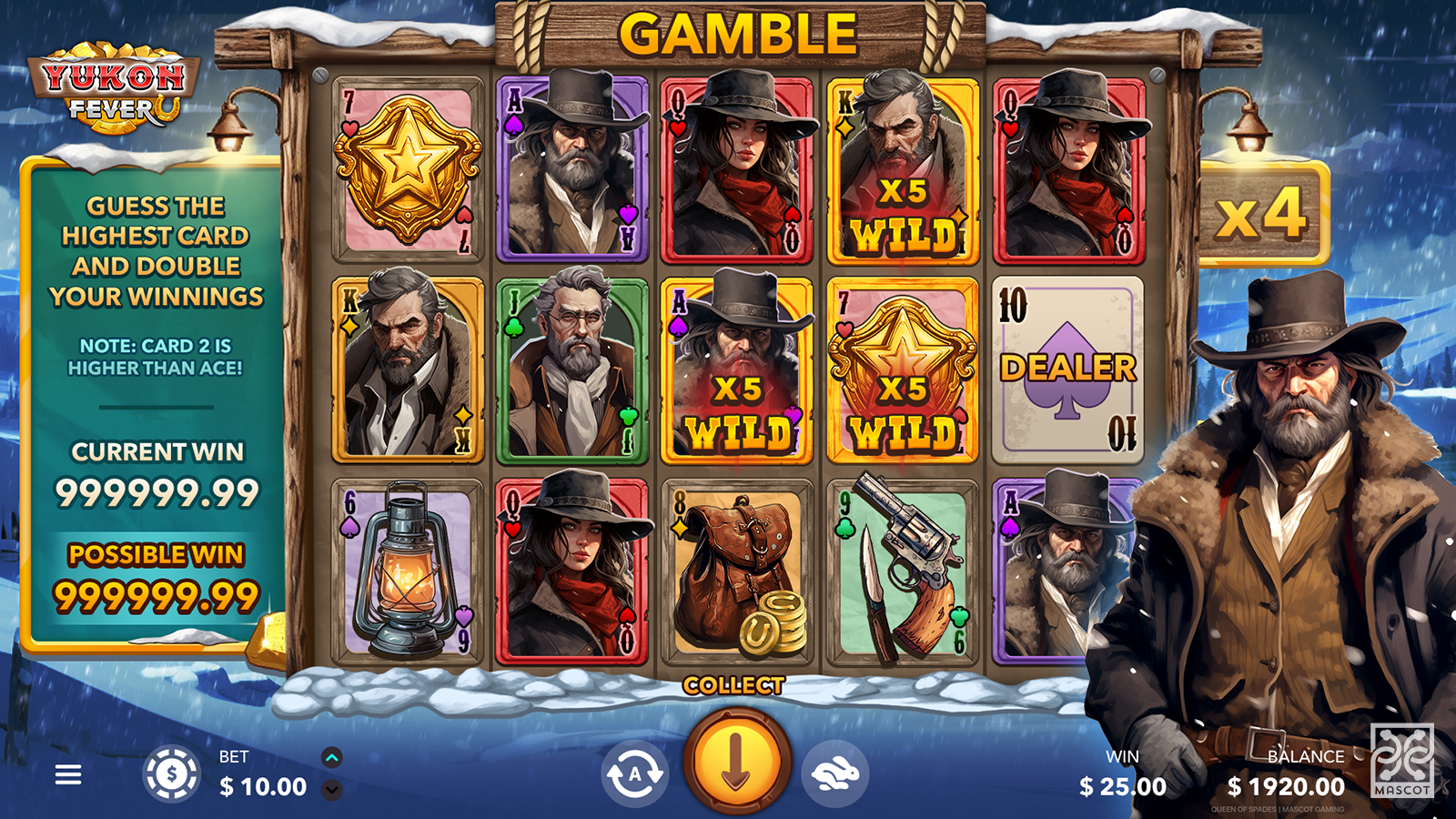Screen dimensions: 1456x819
Task: Pick the 7 of hearts sheriff star card
Action: [x=408, y=168]
